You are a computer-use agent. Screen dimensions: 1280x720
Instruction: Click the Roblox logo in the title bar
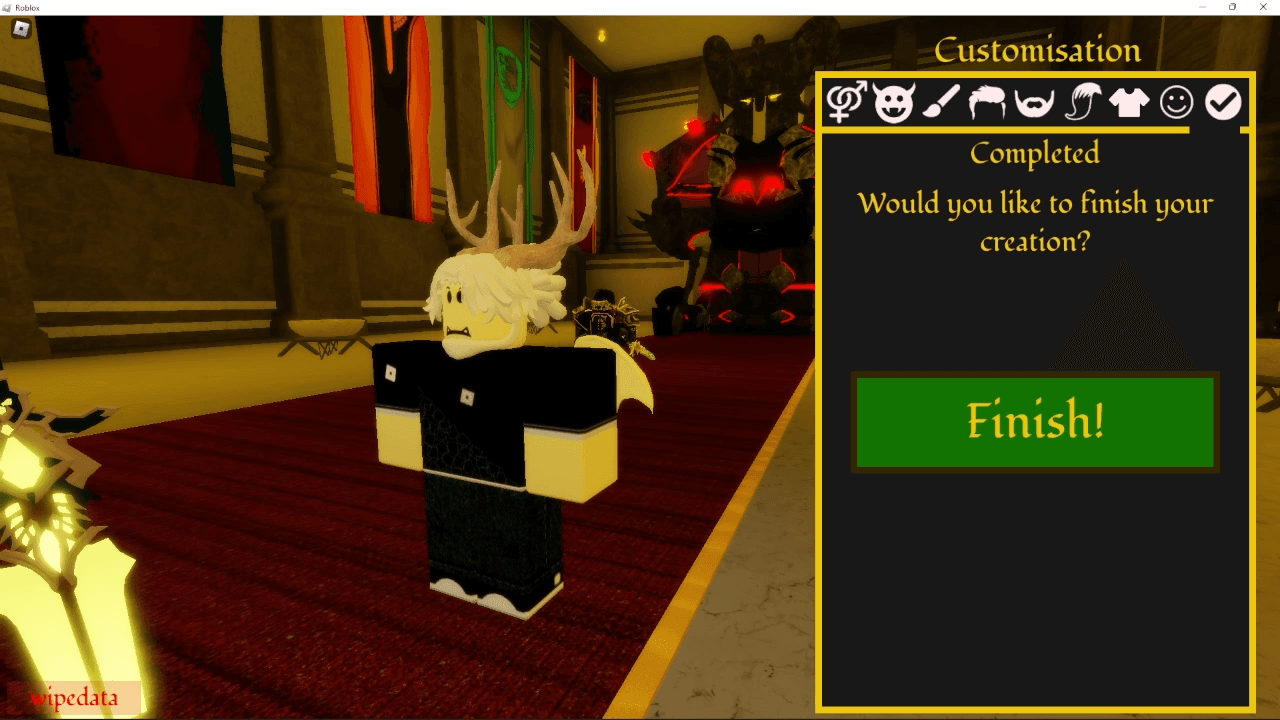pos(10,7)
